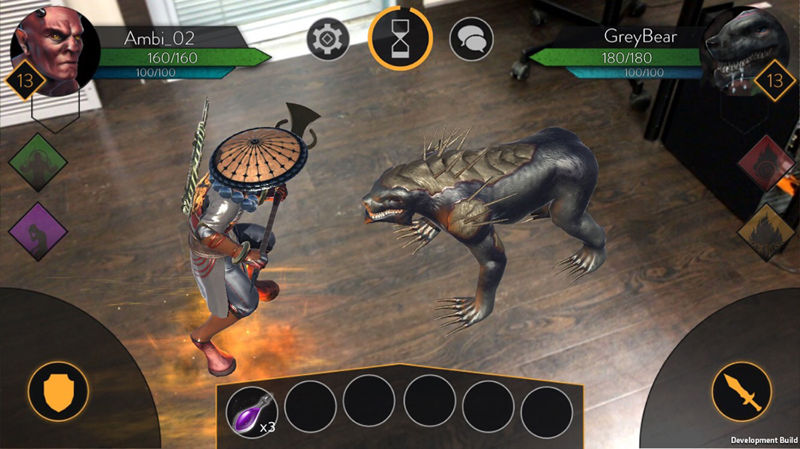The image size is (800, 449).
Task: Tap the hourglass turn timer button
Action: tap(399, 39)
